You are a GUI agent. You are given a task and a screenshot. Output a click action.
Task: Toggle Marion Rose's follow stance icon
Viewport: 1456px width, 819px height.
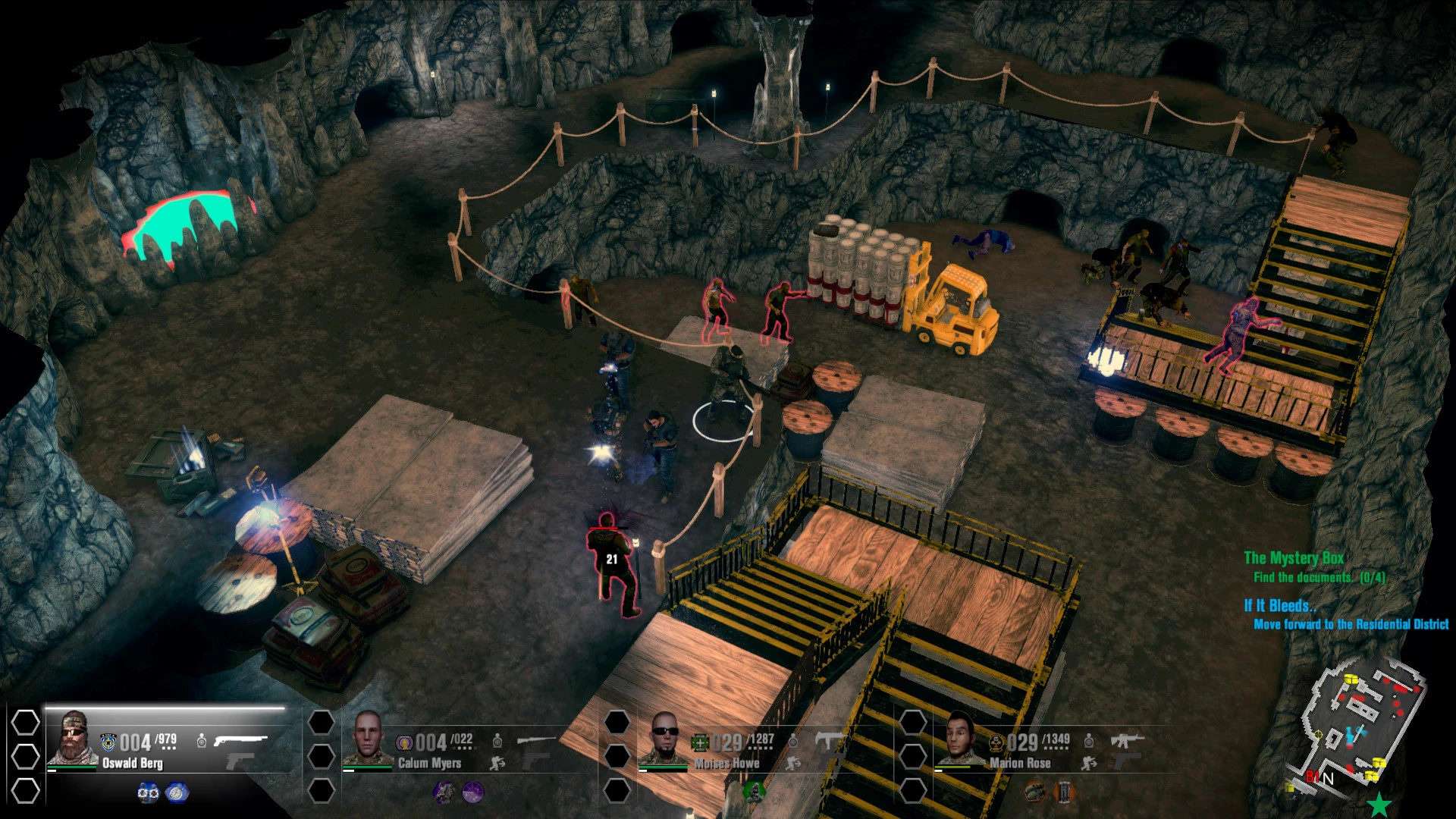coord(1089,764)
